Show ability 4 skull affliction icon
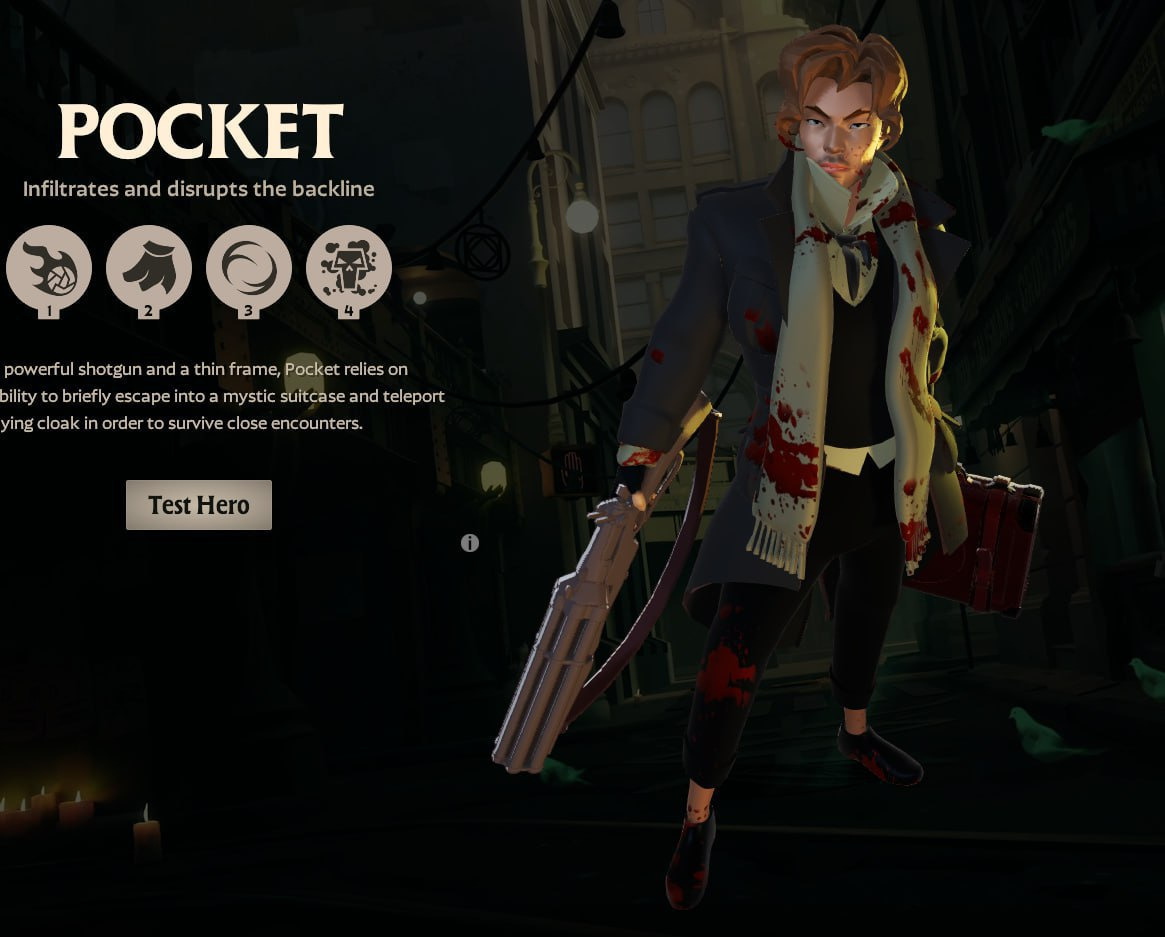 tap(348, 268)
